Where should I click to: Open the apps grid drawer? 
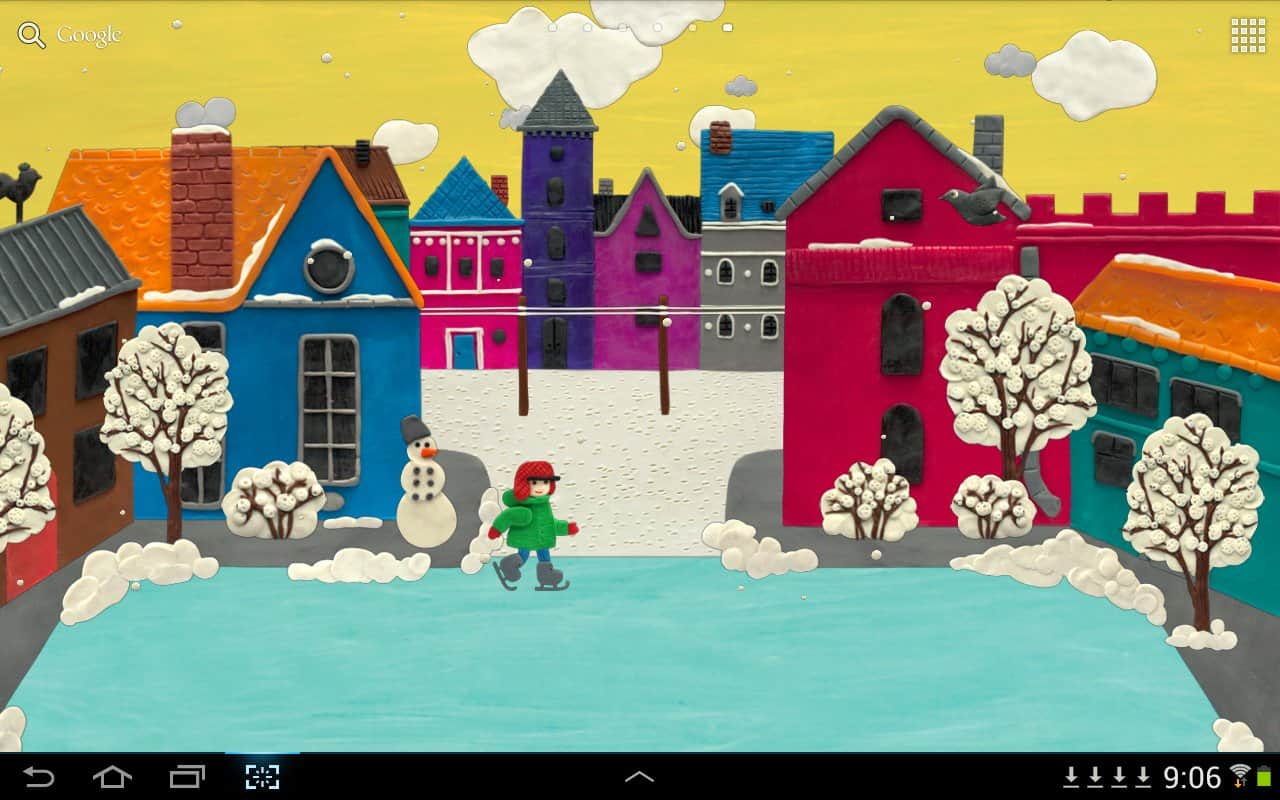tap(1248, 35)
